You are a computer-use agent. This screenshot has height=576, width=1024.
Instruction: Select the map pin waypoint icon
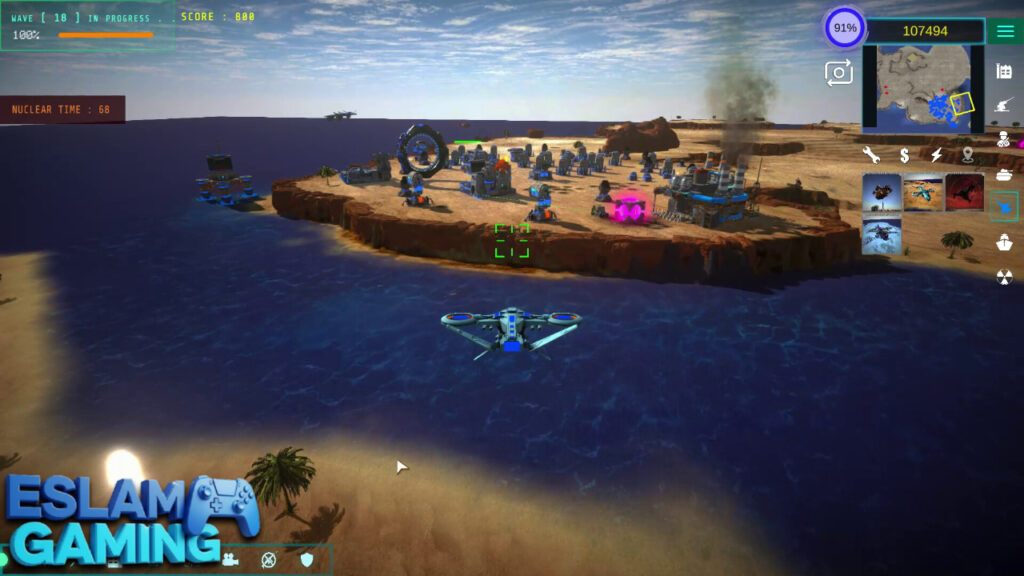pyautogui.click(x=968, y=155)
